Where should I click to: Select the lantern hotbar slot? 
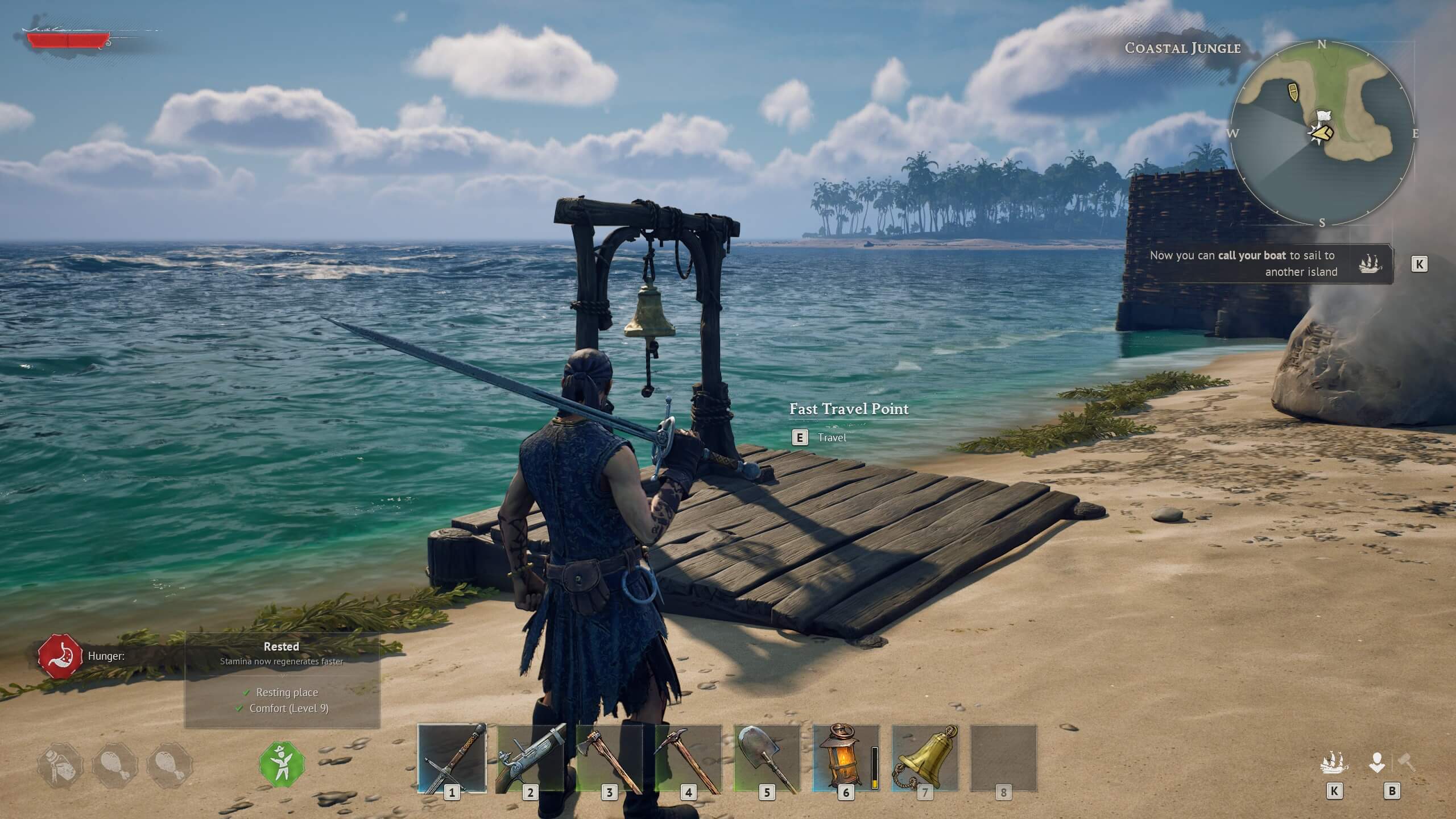coord(846,758)
